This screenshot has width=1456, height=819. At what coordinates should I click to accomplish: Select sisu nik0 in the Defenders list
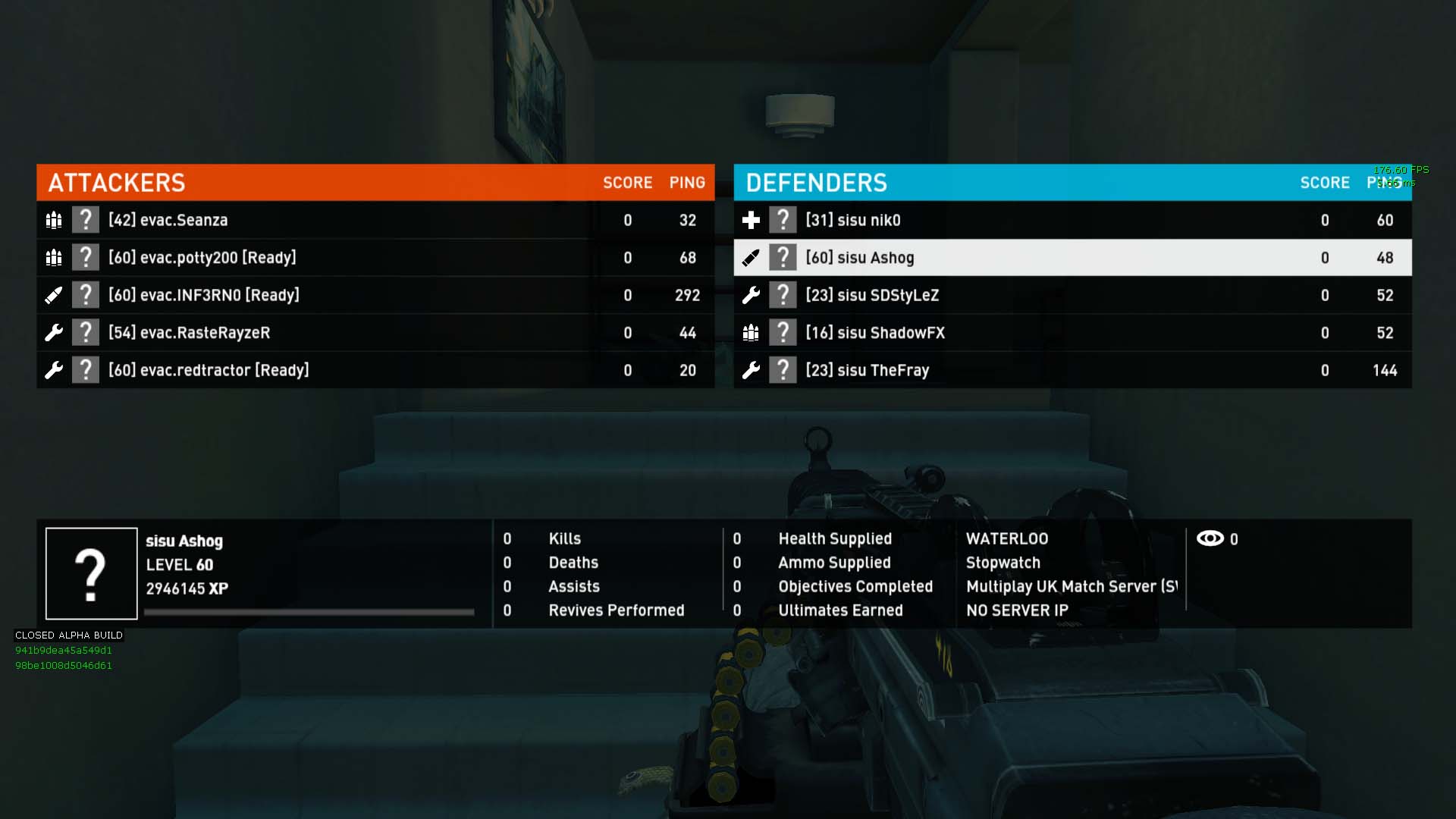pyautogui.click(x=1072, y=220)
